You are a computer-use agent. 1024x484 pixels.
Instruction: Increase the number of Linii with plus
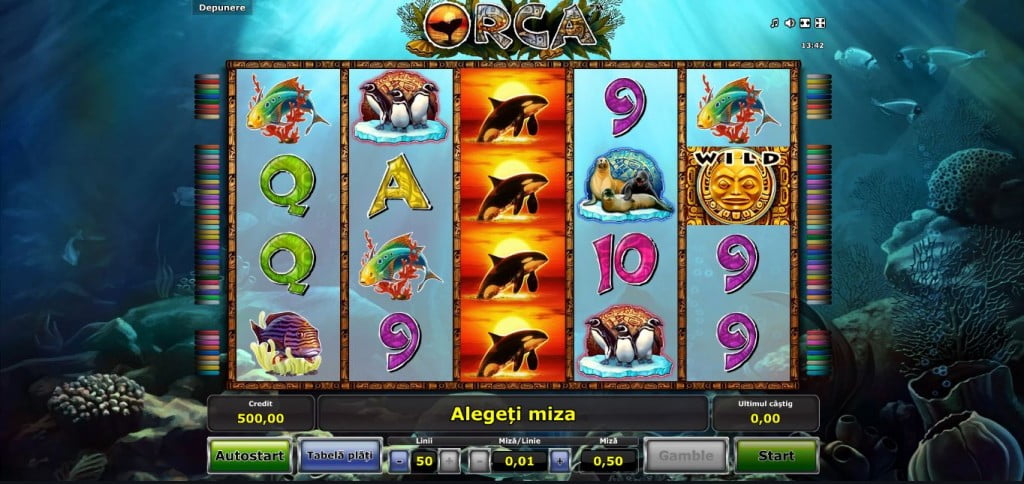point(450,460)
